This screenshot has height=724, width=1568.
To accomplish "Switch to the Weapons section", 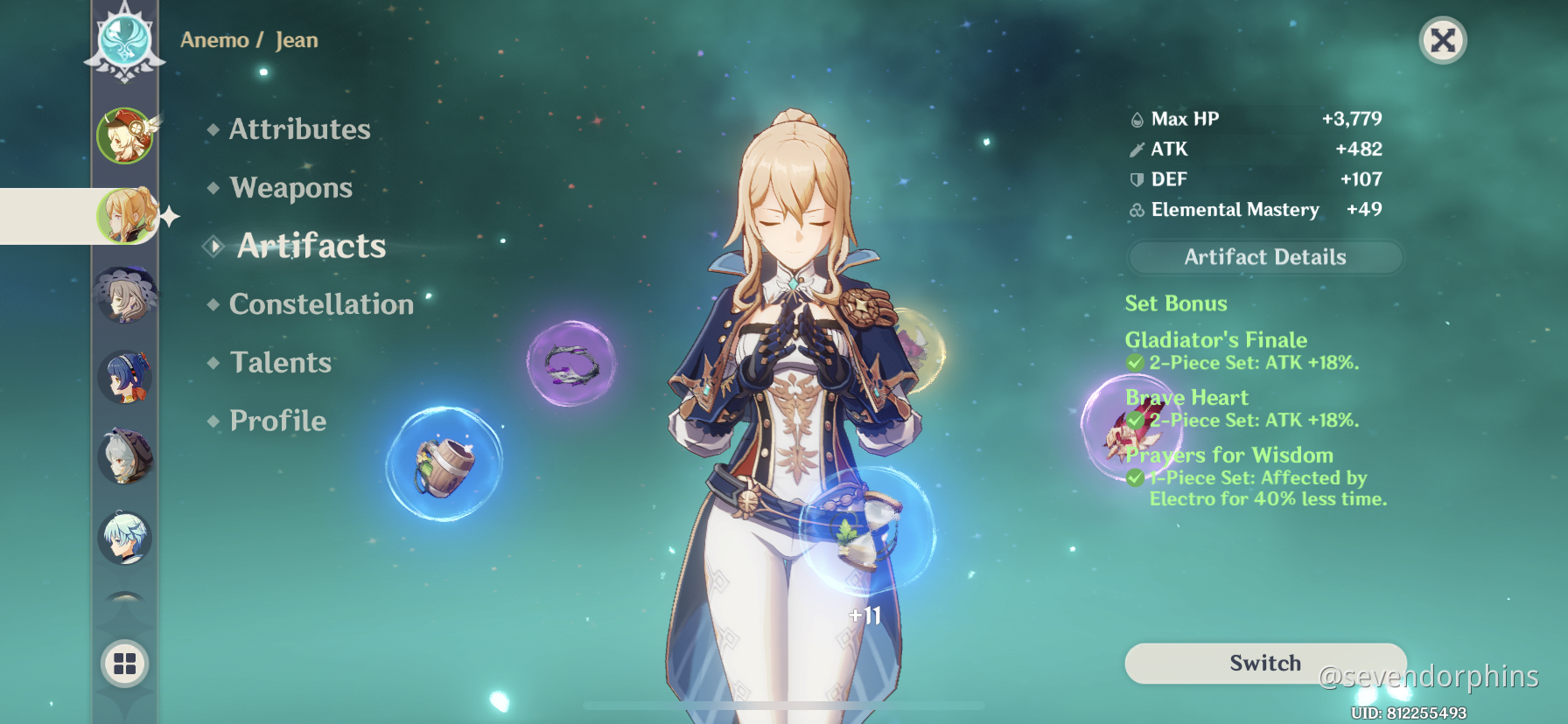I will (290, 187).
